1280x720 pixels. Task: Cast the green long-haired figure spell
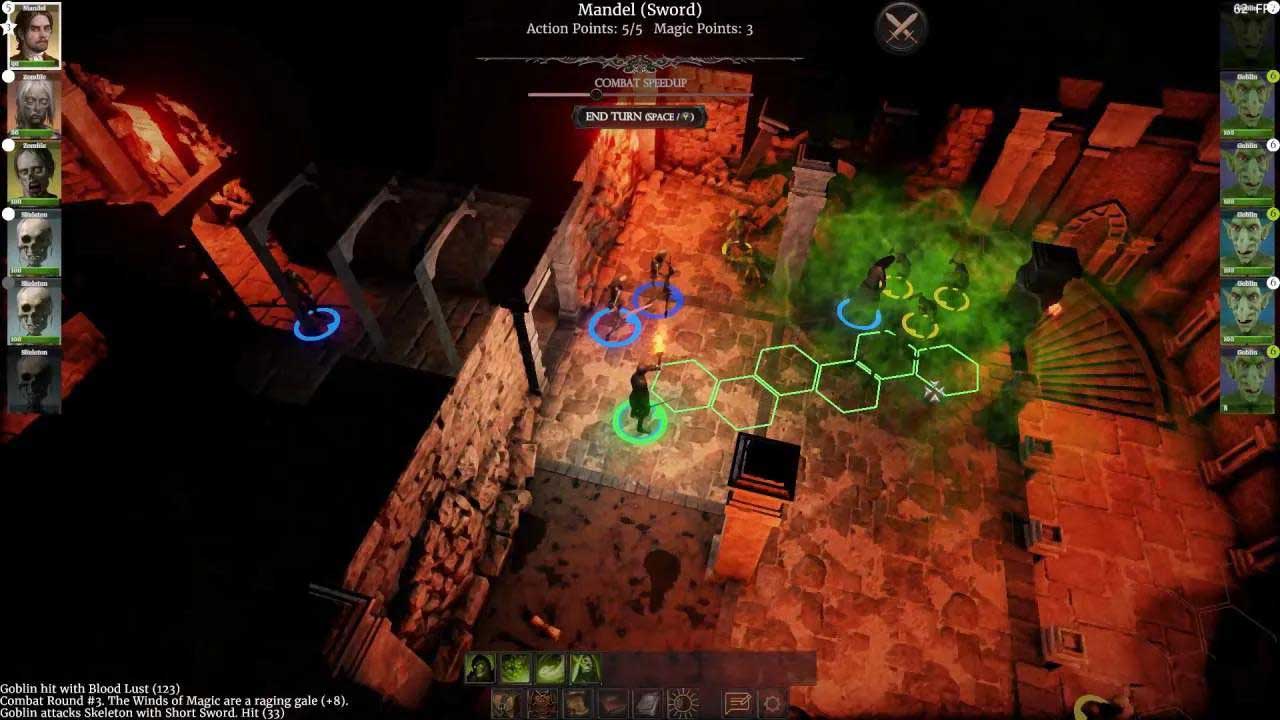tap(585, 668)
